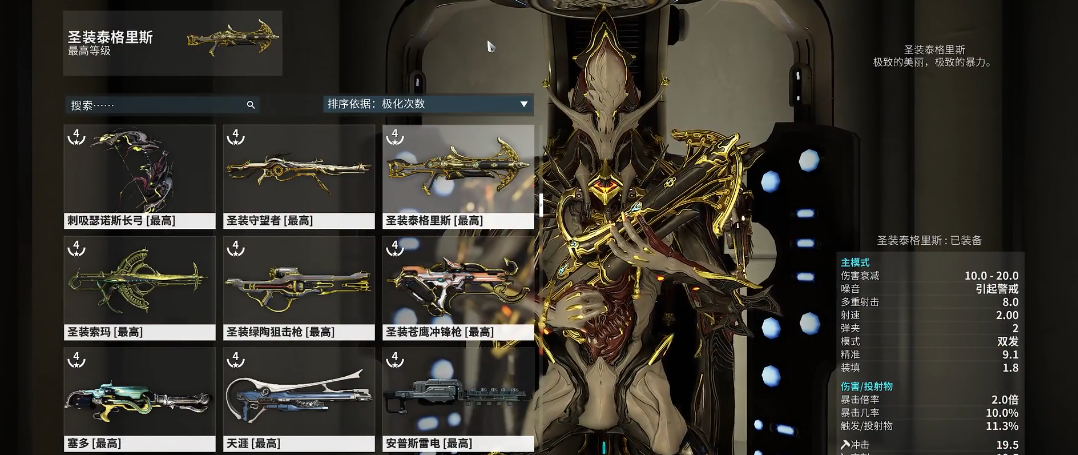The image size is (1078, 455).
Task: Choose the 安普斯雷电 weapon tile
Action: tap(458, 398)
